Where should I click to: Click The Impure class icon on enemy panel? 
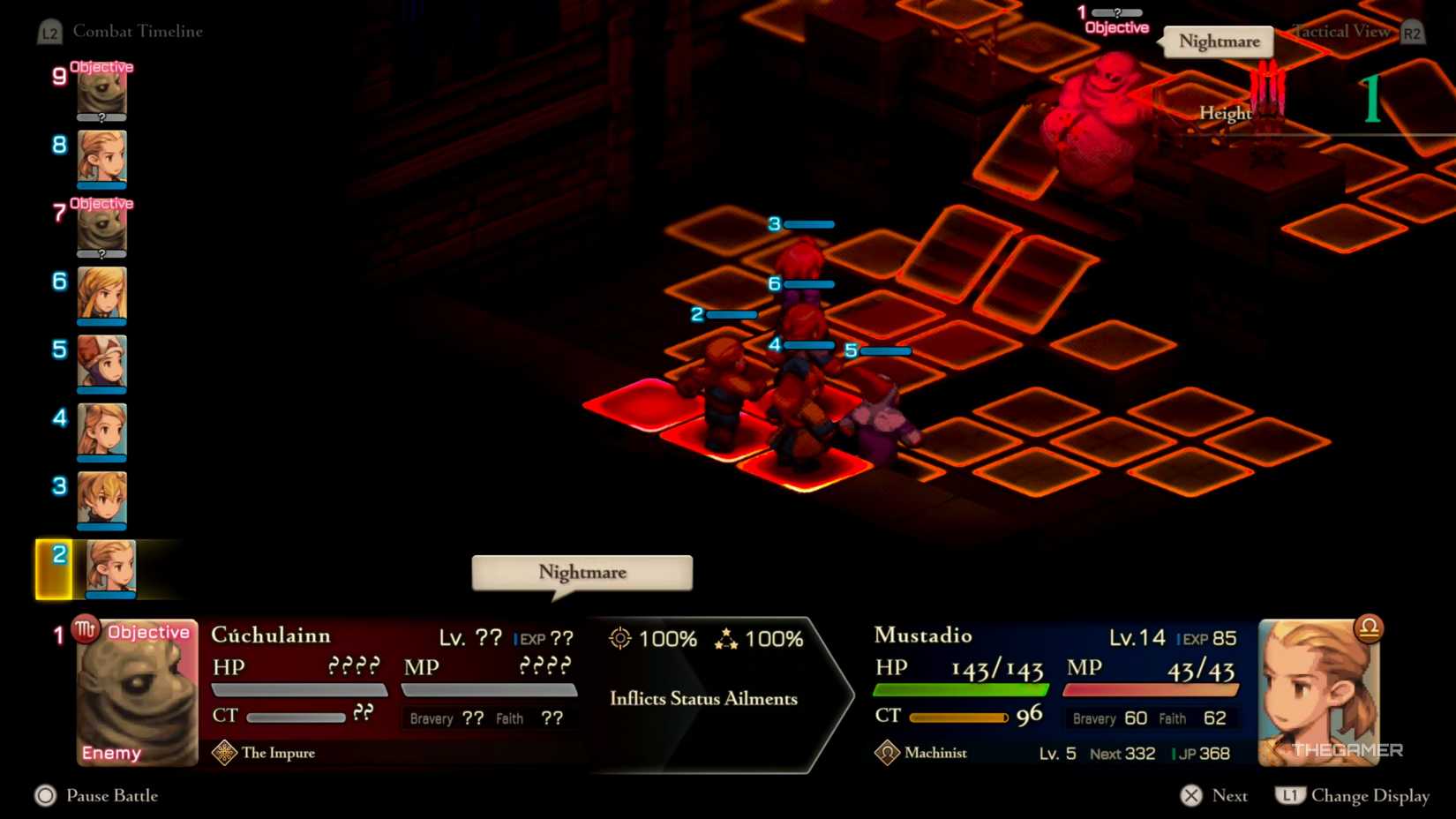point(226,753)
